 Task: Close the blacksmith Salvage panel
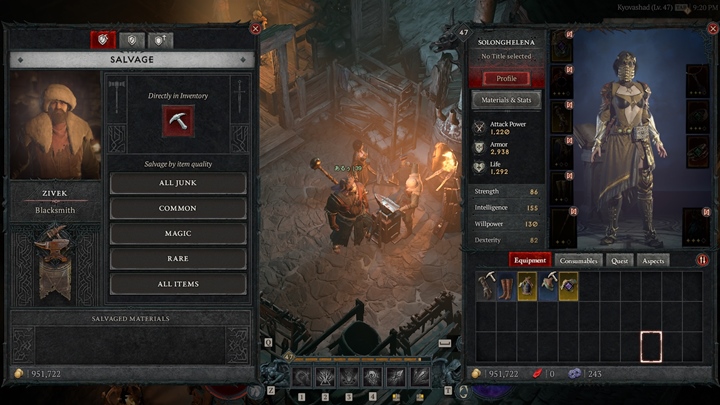[x=256, y=29]
